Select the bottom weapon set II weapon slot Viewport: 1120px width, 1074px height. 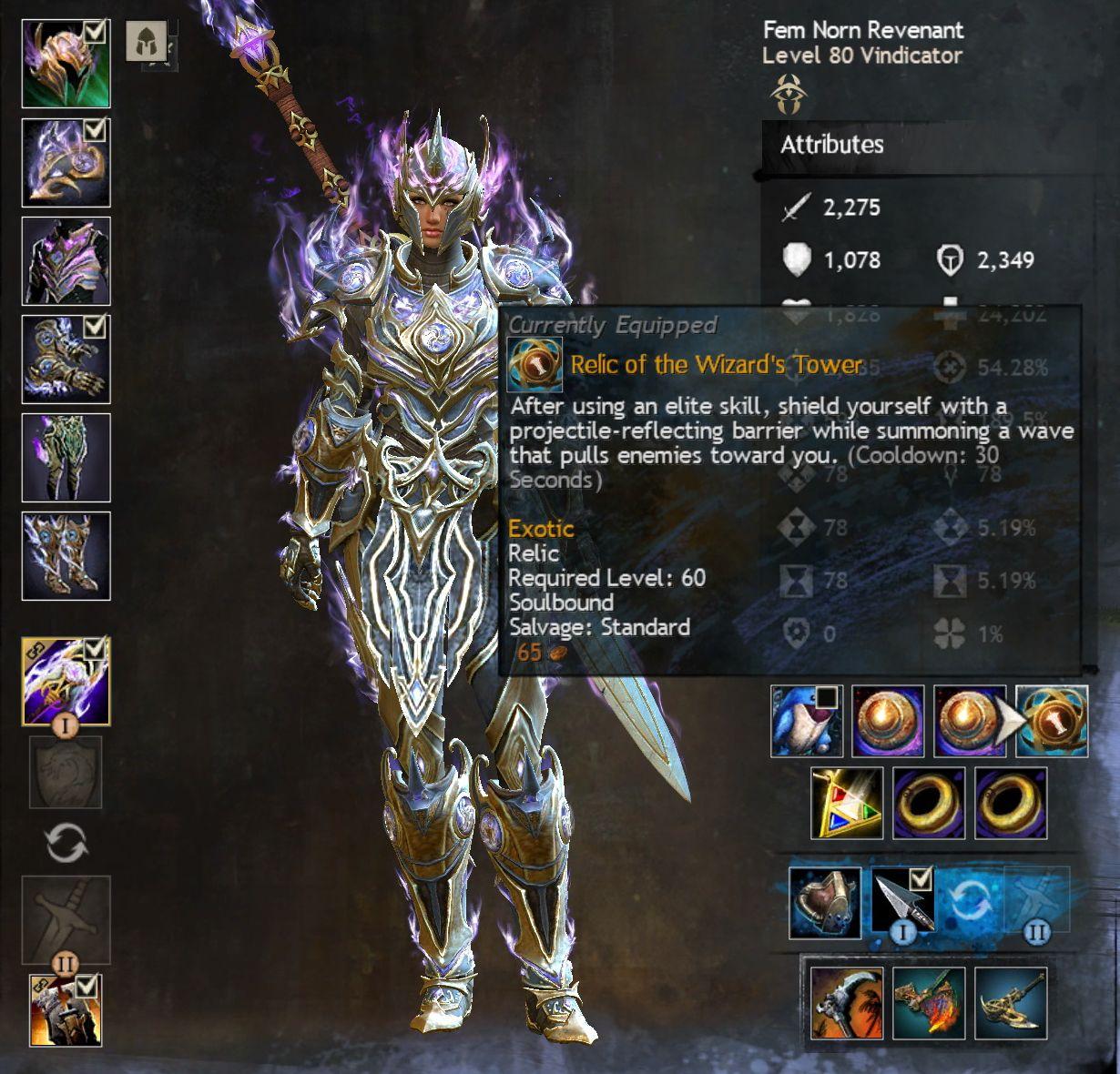pos(66,1010)
